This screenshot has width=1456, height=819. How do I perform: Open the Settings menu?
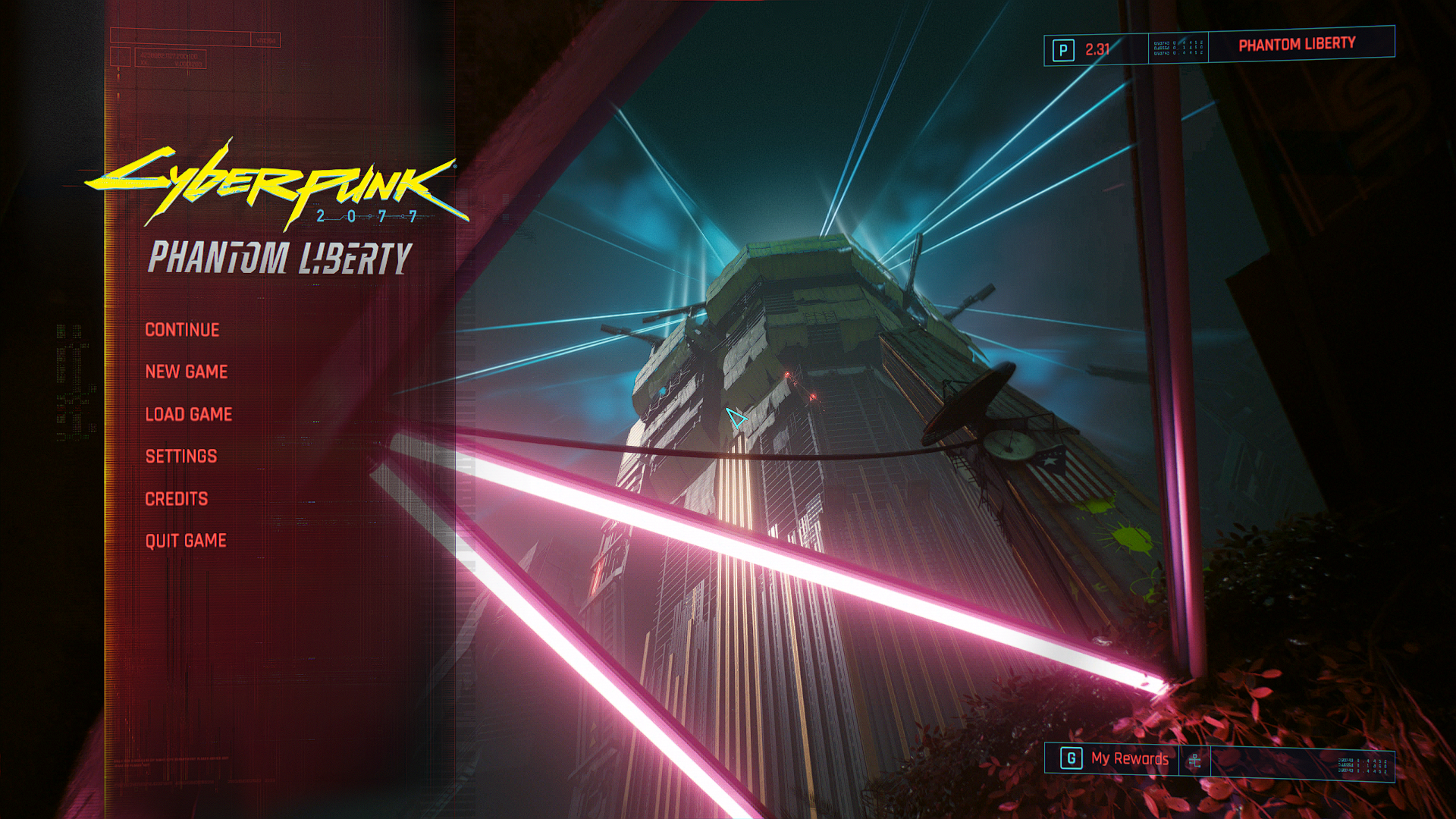[x=181, y=457]
